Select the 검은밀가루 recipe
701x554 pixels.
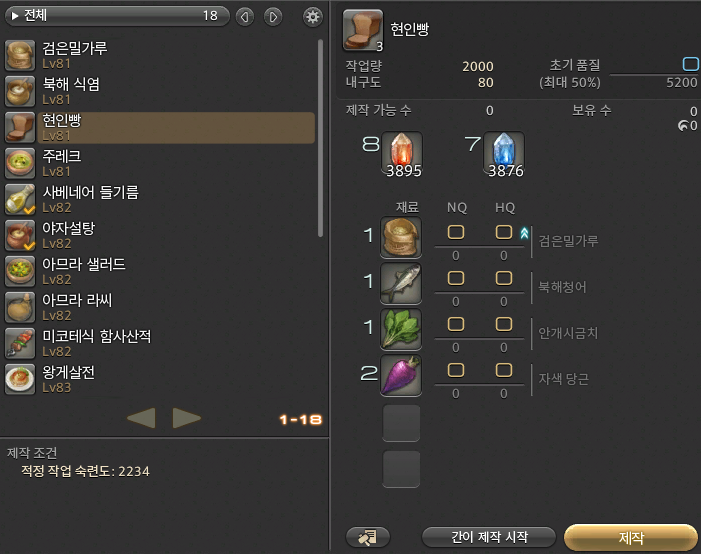click(x=160, y=55)
